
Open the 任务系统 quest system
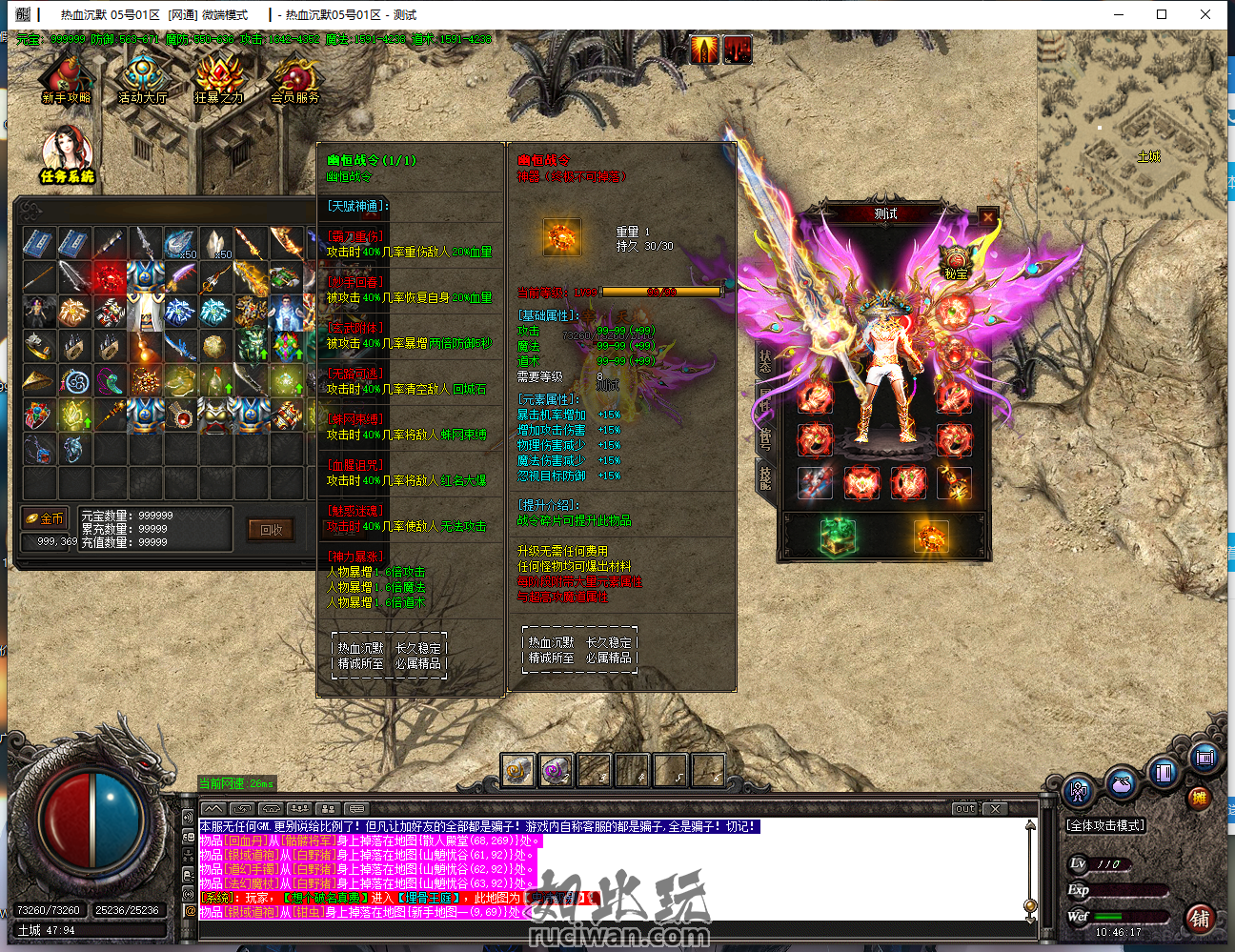67,155
